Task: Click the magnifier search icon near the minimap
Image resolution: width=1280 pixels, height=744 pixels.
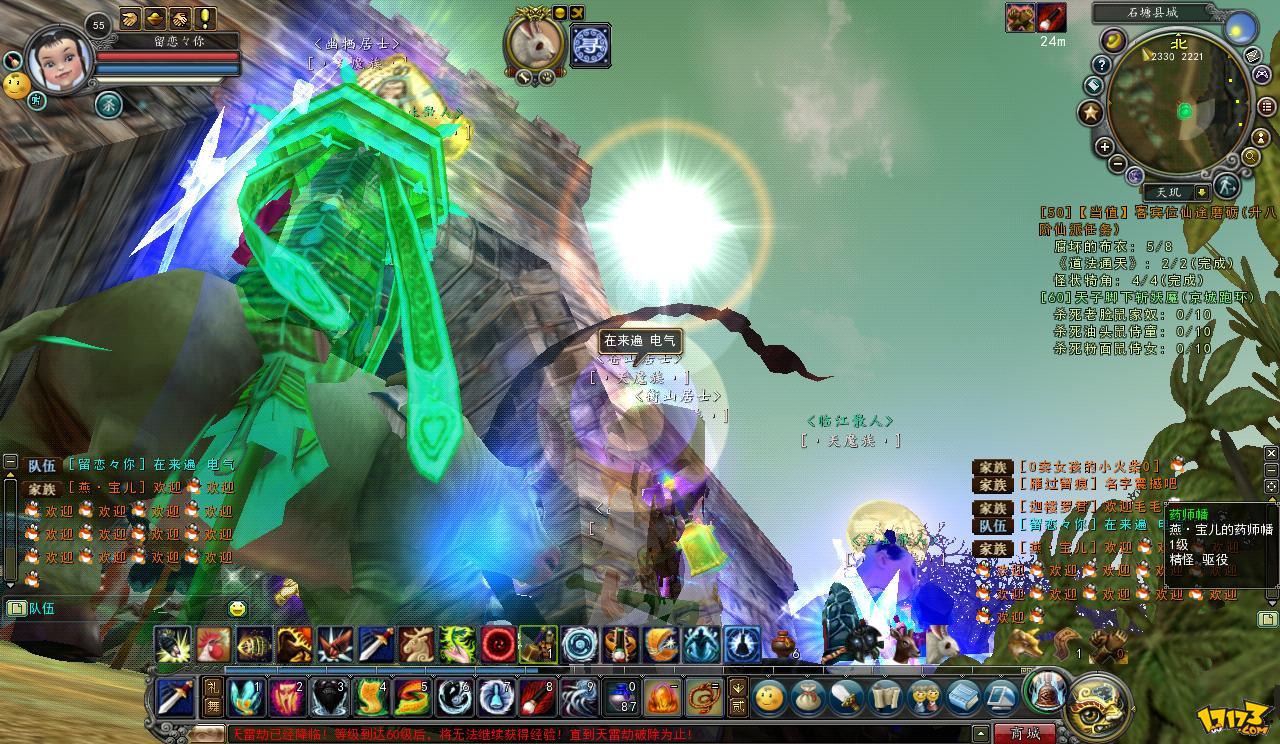Action: pyautogui.click(x=1251, y=157)
